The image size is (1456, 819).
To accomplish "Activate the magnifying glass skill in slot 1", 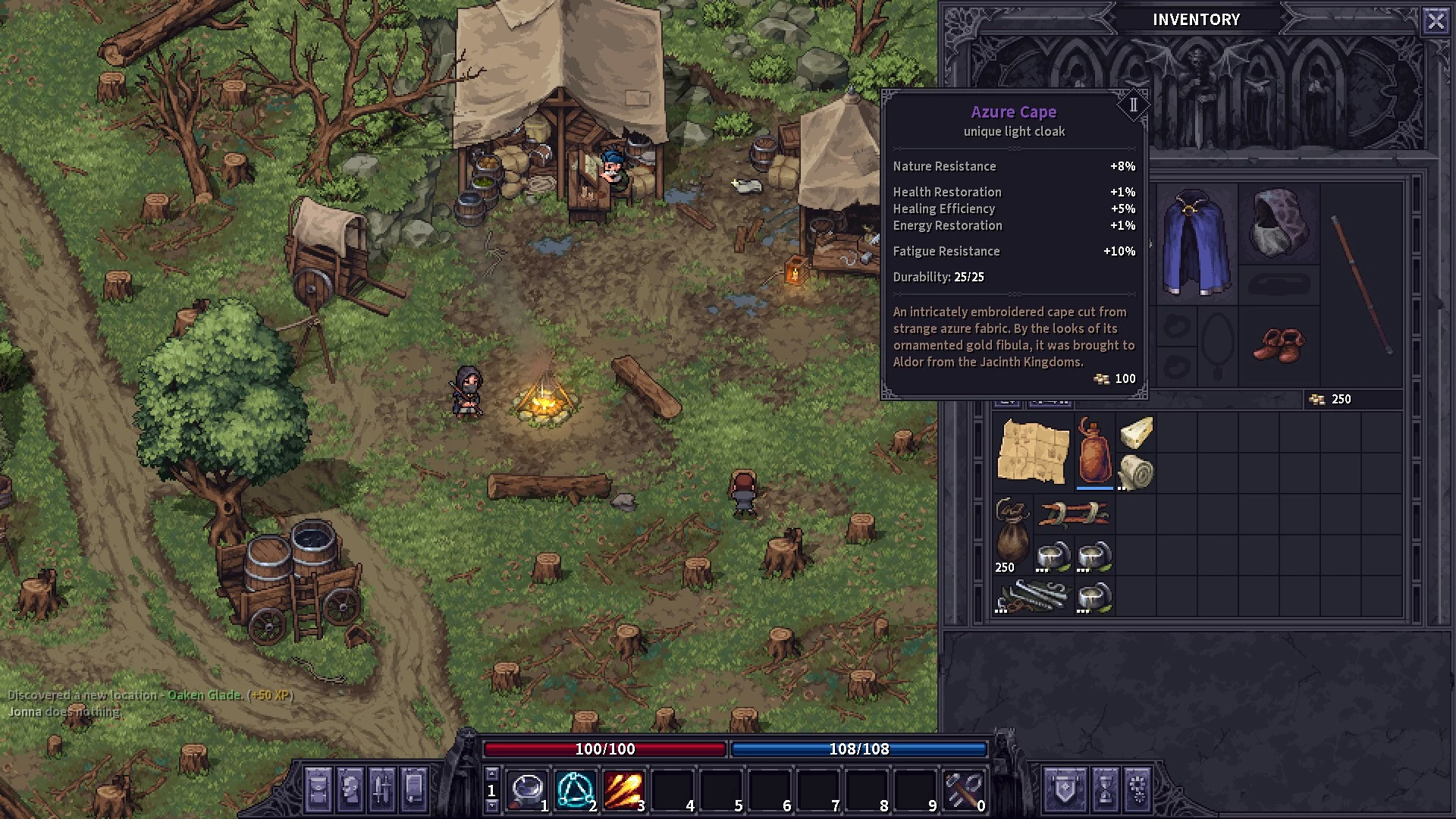I will (x=528, y=790).
